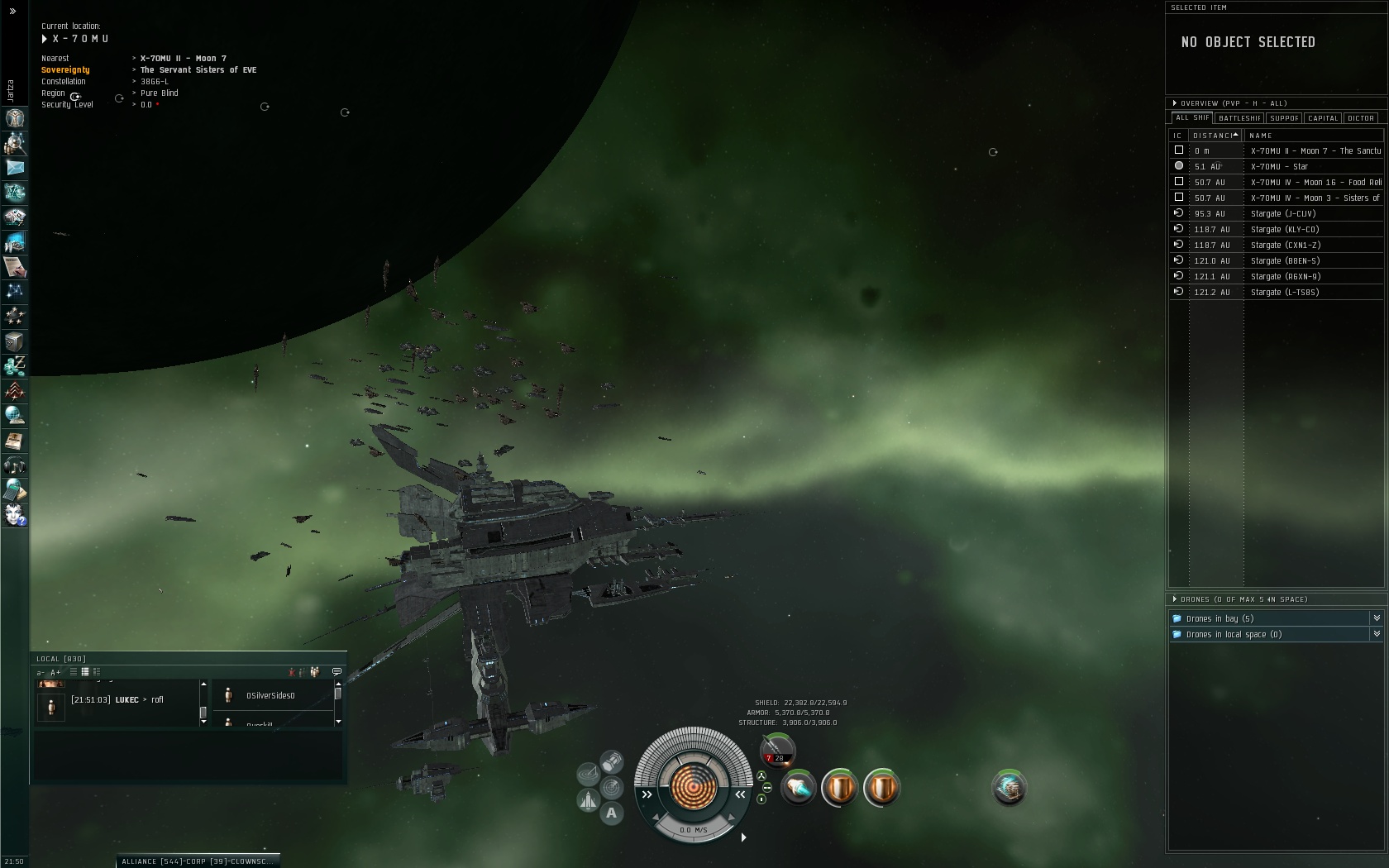Viewport: 1389px width, 868px height.
Task: Open the mail envelope icon
Action: point(15,168)
